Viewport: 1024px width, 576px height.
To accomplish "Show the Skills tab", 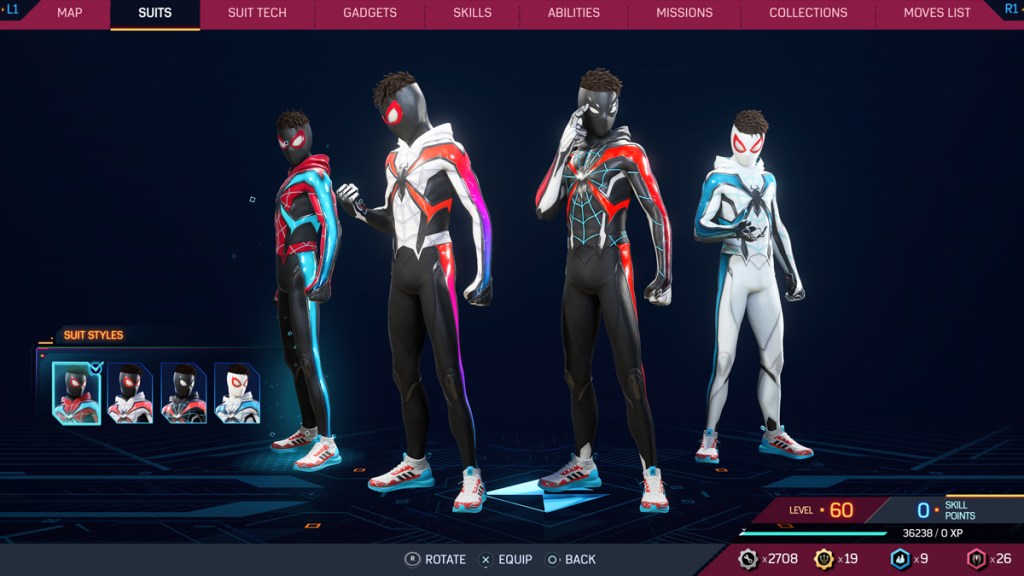I will click(x=472, y=13).
